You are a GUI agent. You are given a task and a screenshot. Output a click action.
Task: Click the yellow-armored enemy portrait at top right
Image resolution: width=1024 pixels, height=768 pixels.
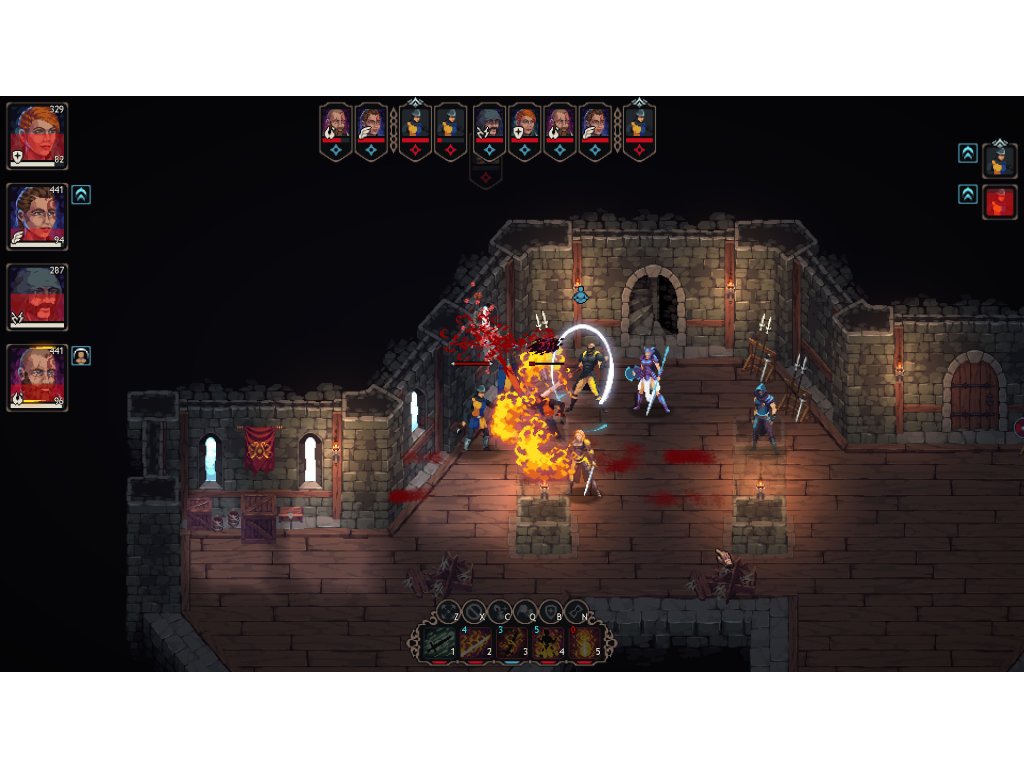[999, 160]
